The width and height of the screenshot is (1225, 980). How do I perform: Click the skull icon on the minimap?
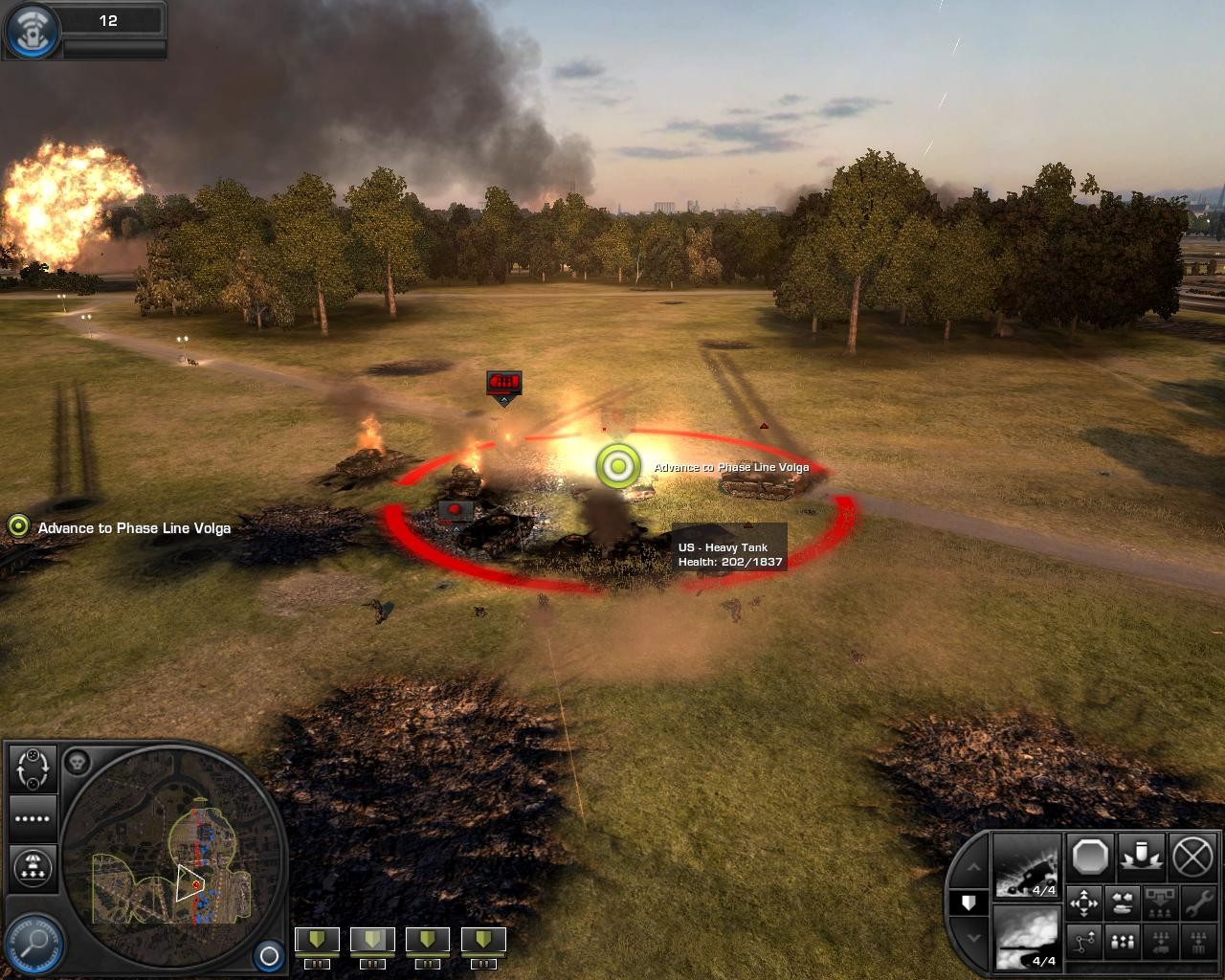coord(78,763)
